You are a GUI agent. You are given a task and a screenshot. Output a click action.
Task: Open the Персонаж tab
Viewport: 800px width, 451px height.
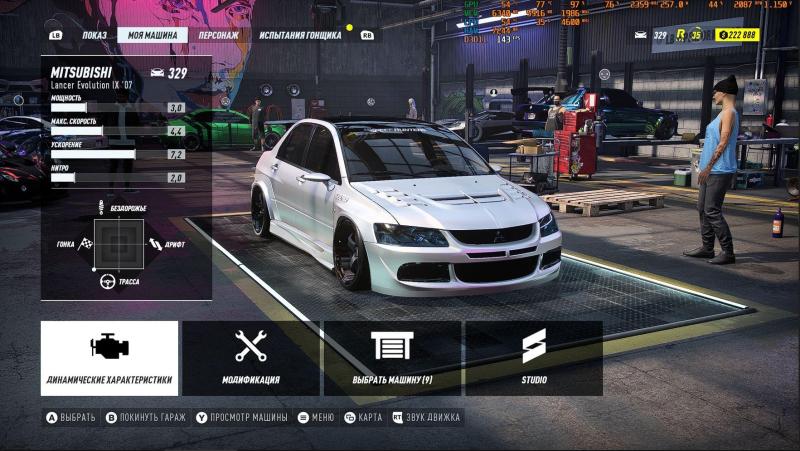tap(218, 35)
